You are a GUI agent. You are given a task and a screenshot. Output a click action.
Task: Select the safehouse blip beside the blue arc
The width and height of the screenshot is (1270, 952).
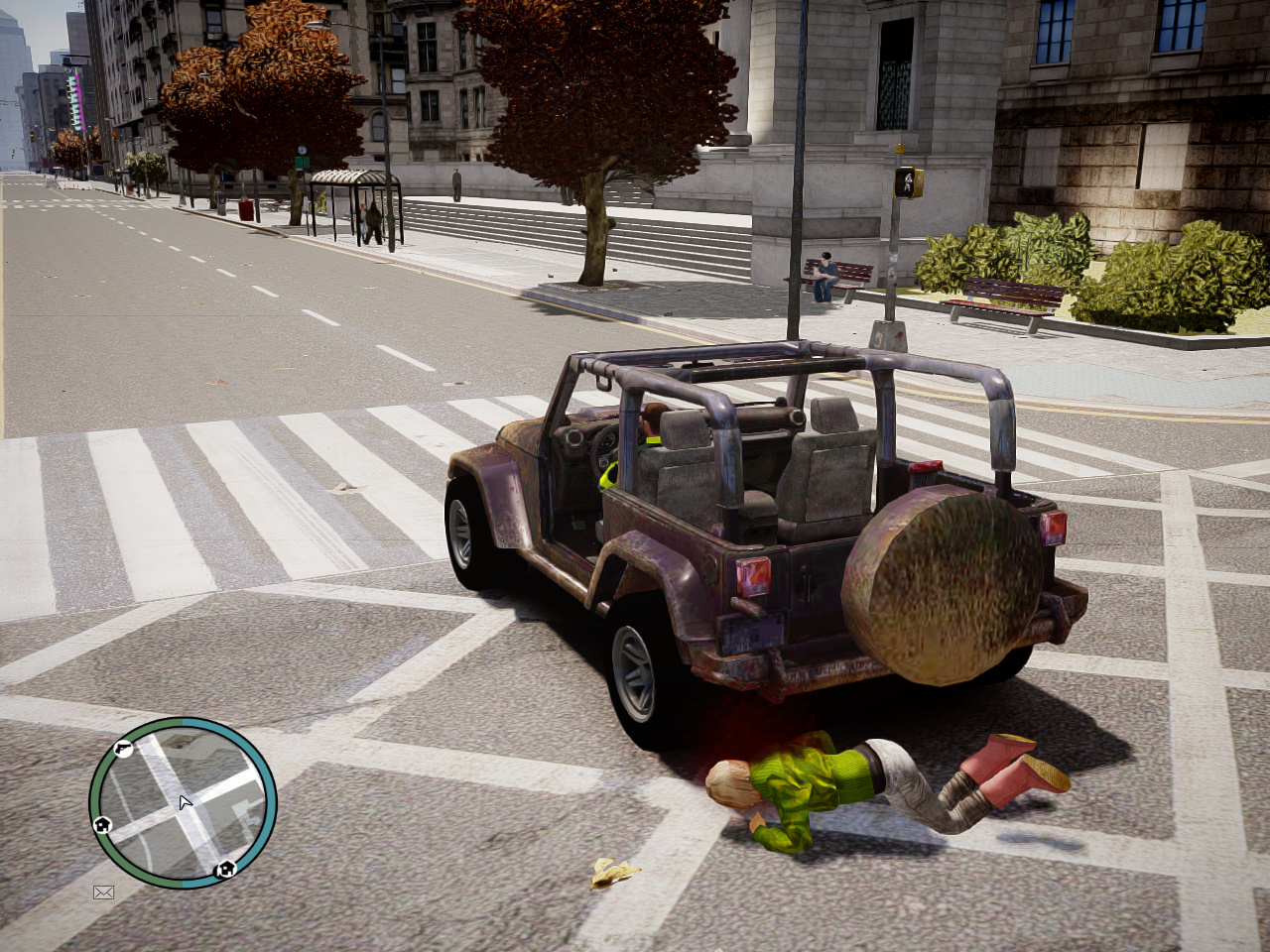pos(225,870)
